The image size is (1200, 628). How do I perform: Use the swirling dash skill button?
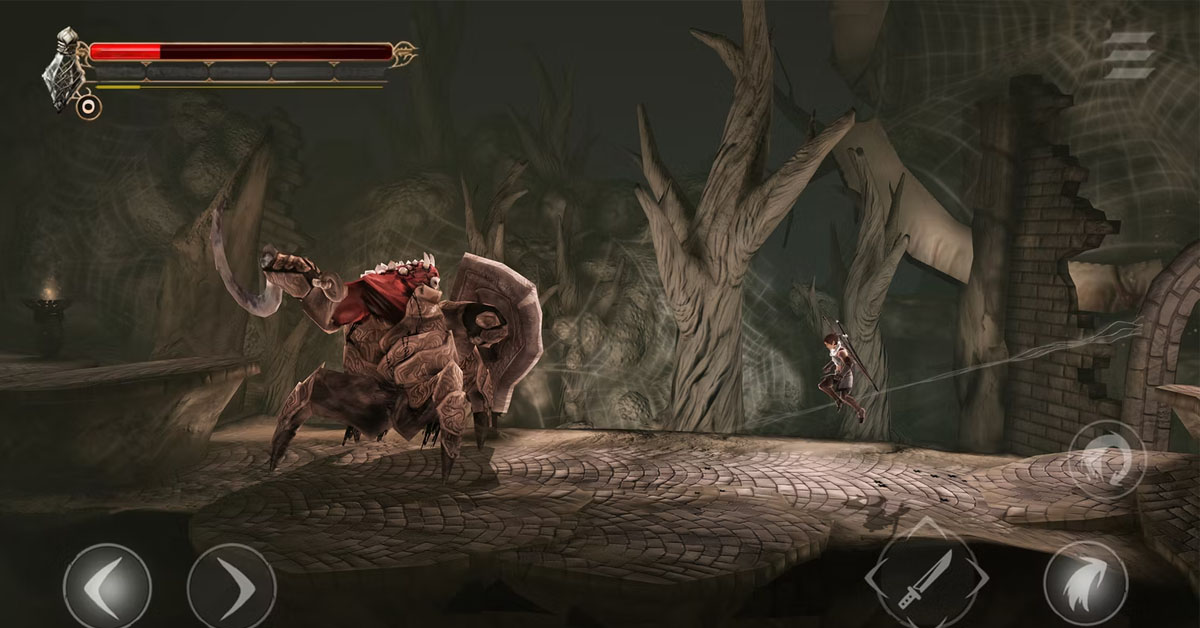[1106, 461]
